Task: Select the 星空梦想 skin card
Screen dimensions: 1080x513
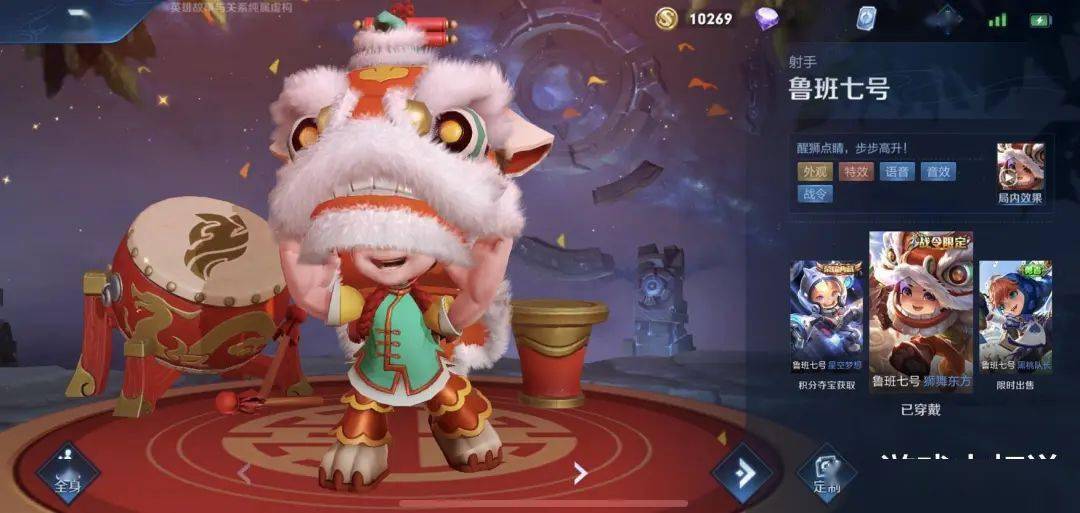Action: point(826,318)
